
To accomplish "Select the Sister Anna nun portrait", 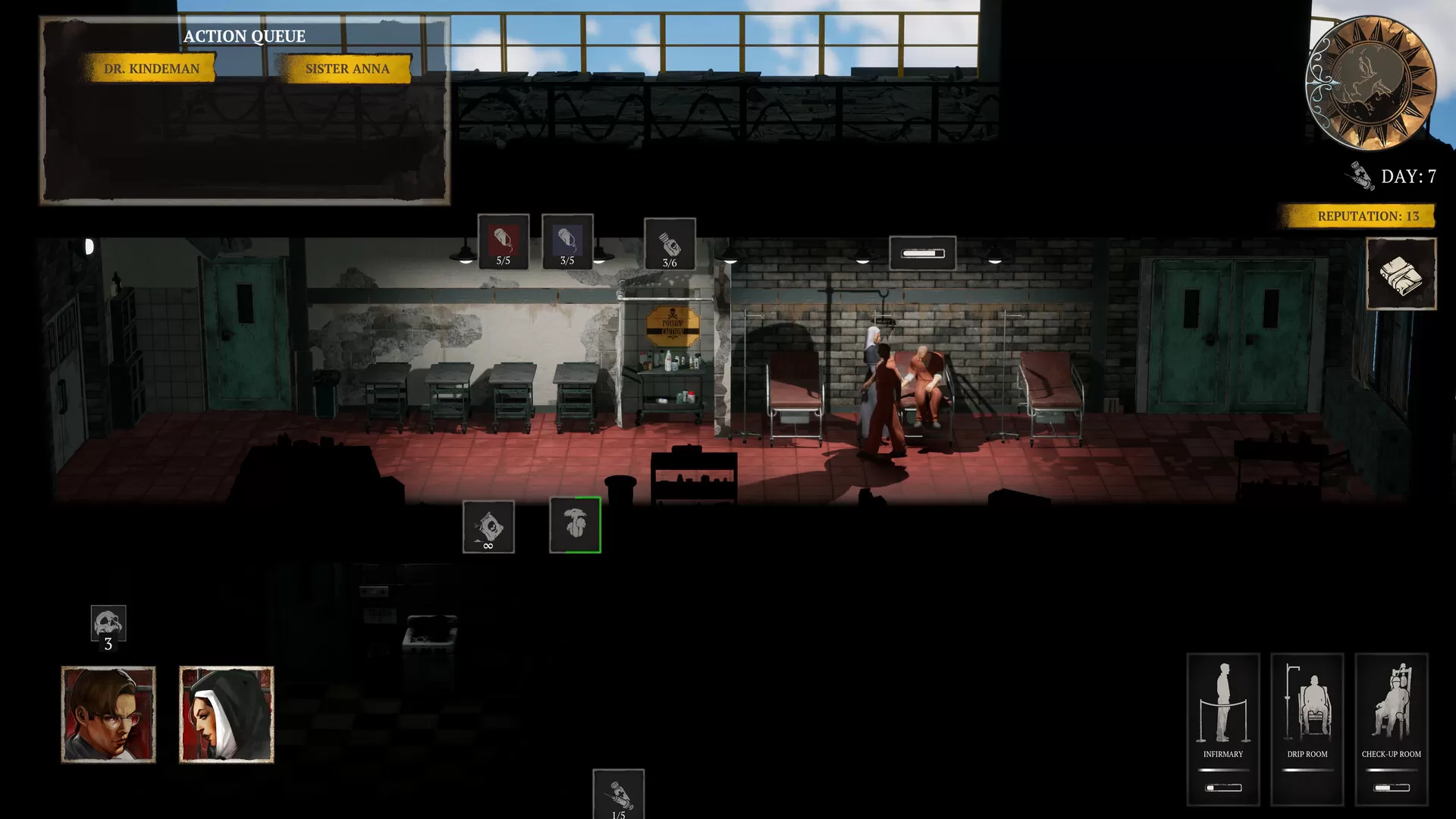I will click(226, 714).
